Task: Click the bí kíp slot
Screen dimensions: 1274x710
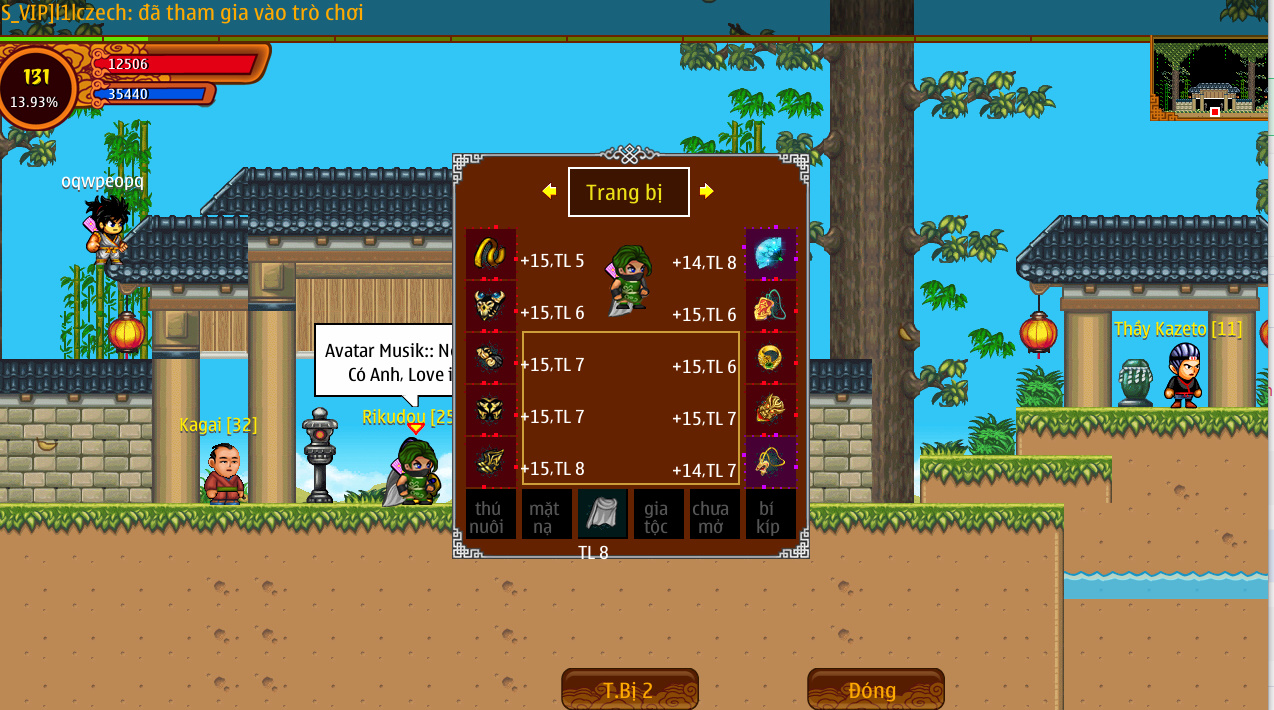Action: pyautogui.click(x=770, y=514)
